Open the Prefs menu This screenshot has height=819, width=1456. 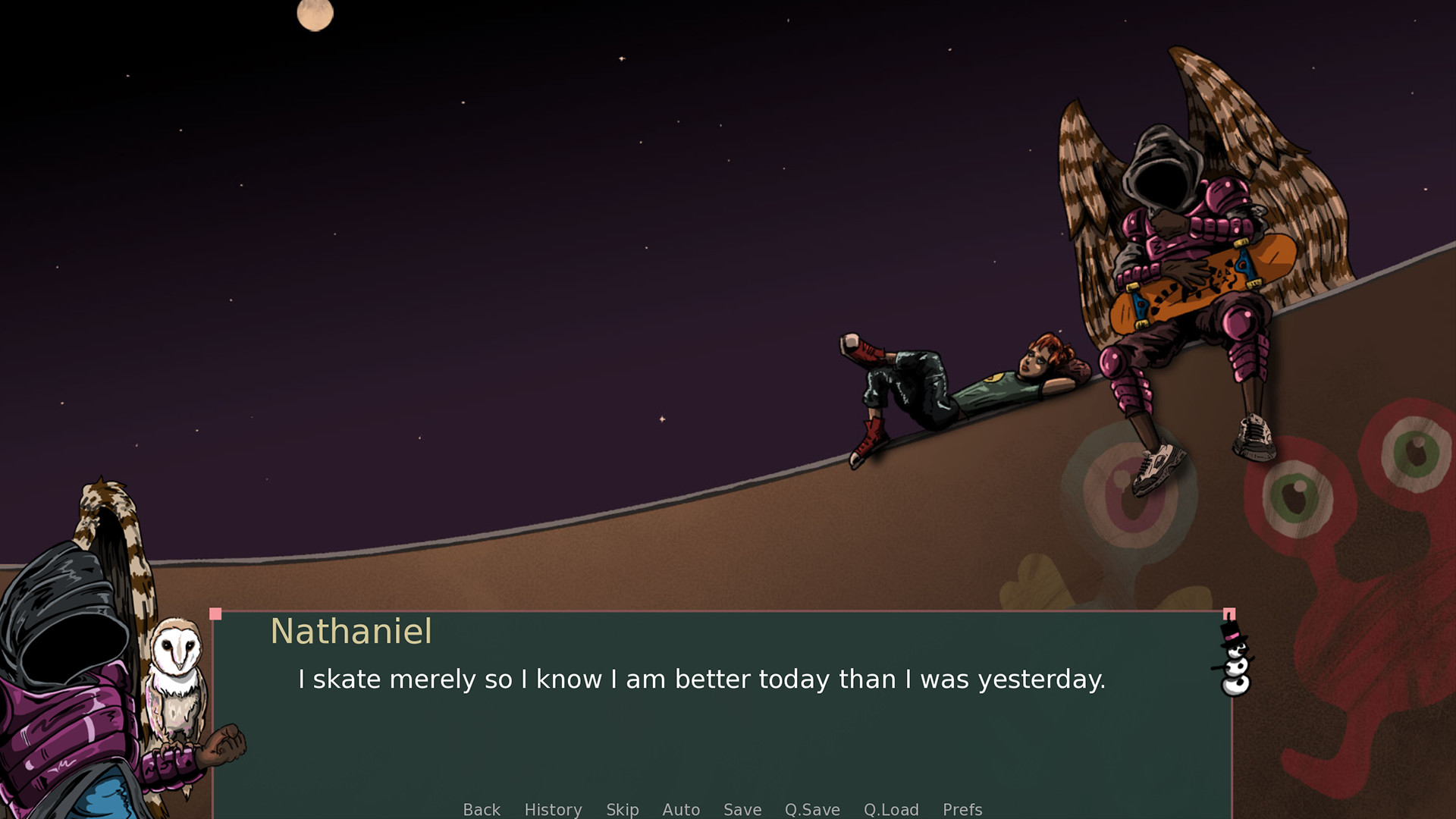[x=962, y=810]
